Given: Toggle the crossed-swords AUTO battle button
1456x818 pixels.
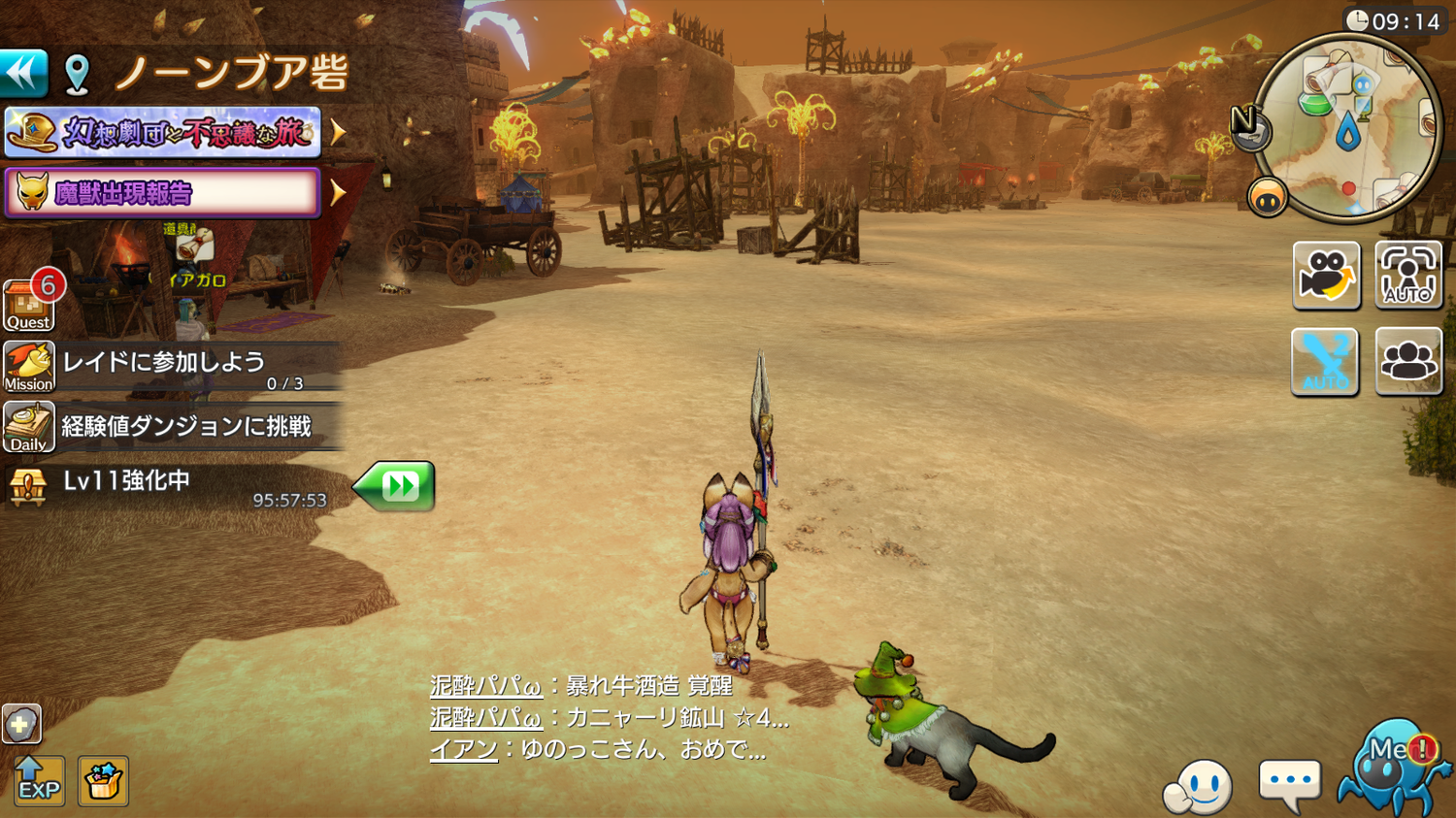Looking at the screenshot, I should [1325, 362].
